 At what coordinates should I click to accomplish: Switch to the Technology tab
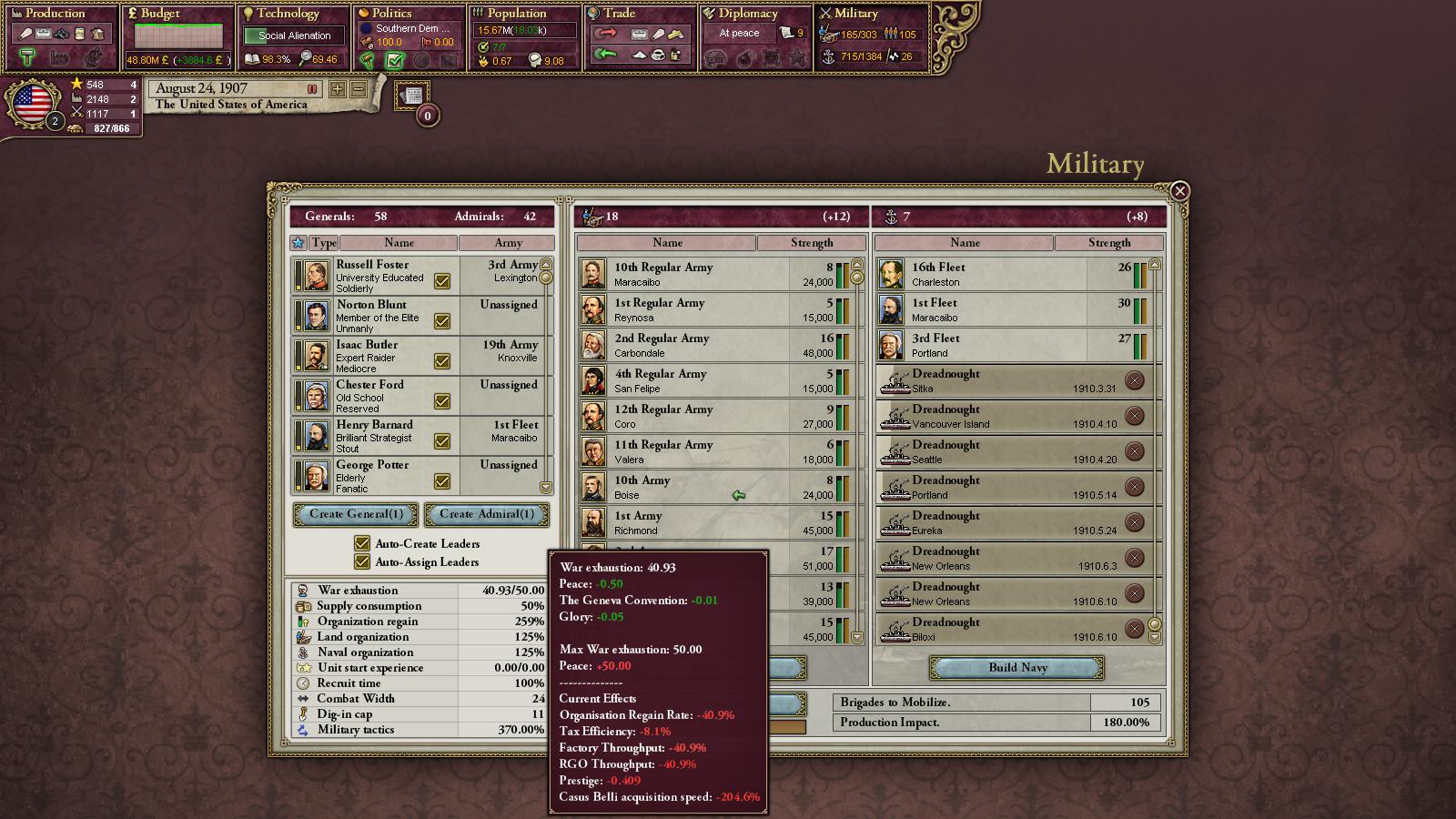pyautogui.click(x=288, y=14)
